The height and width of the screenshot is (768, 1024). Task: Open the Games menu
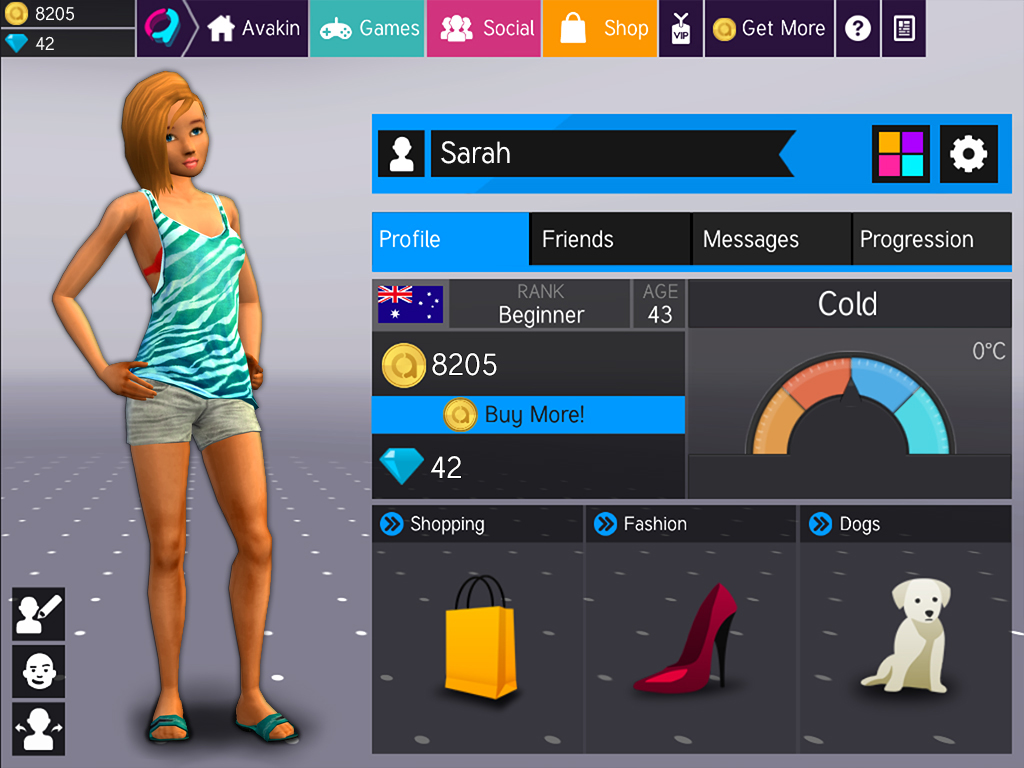pyautogui.click(x=368, y=28)
